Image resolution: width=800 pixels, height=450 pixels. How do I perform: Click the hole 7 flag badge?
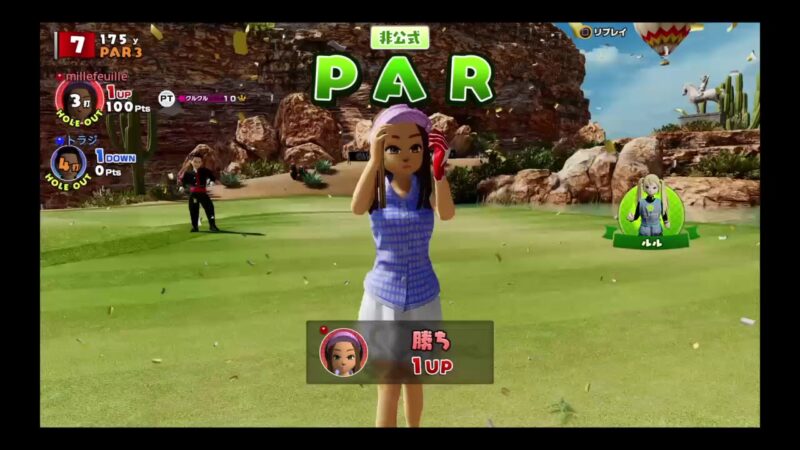[x=76, y=44]
